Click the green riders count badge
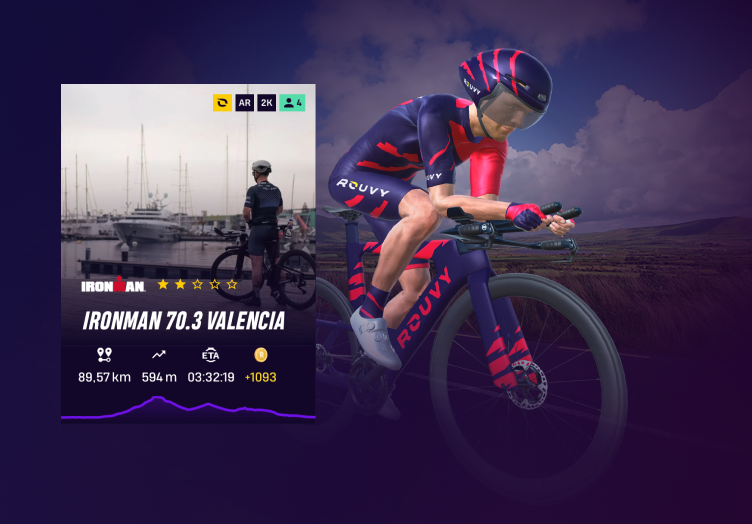The image size is (752, 524). [x=292, y=102]
